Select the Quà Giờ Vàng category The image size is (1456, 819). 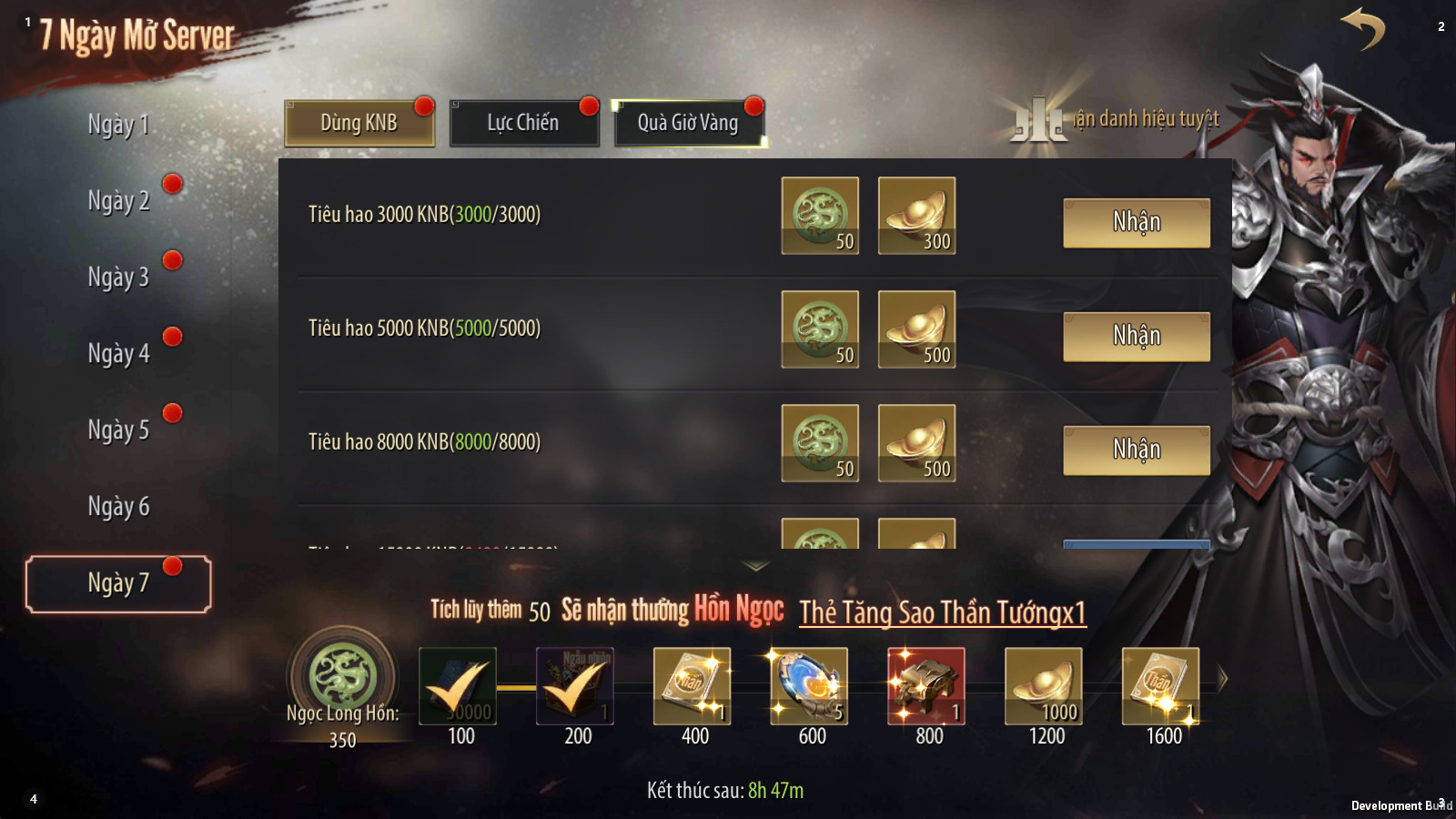tap(688, 123)
